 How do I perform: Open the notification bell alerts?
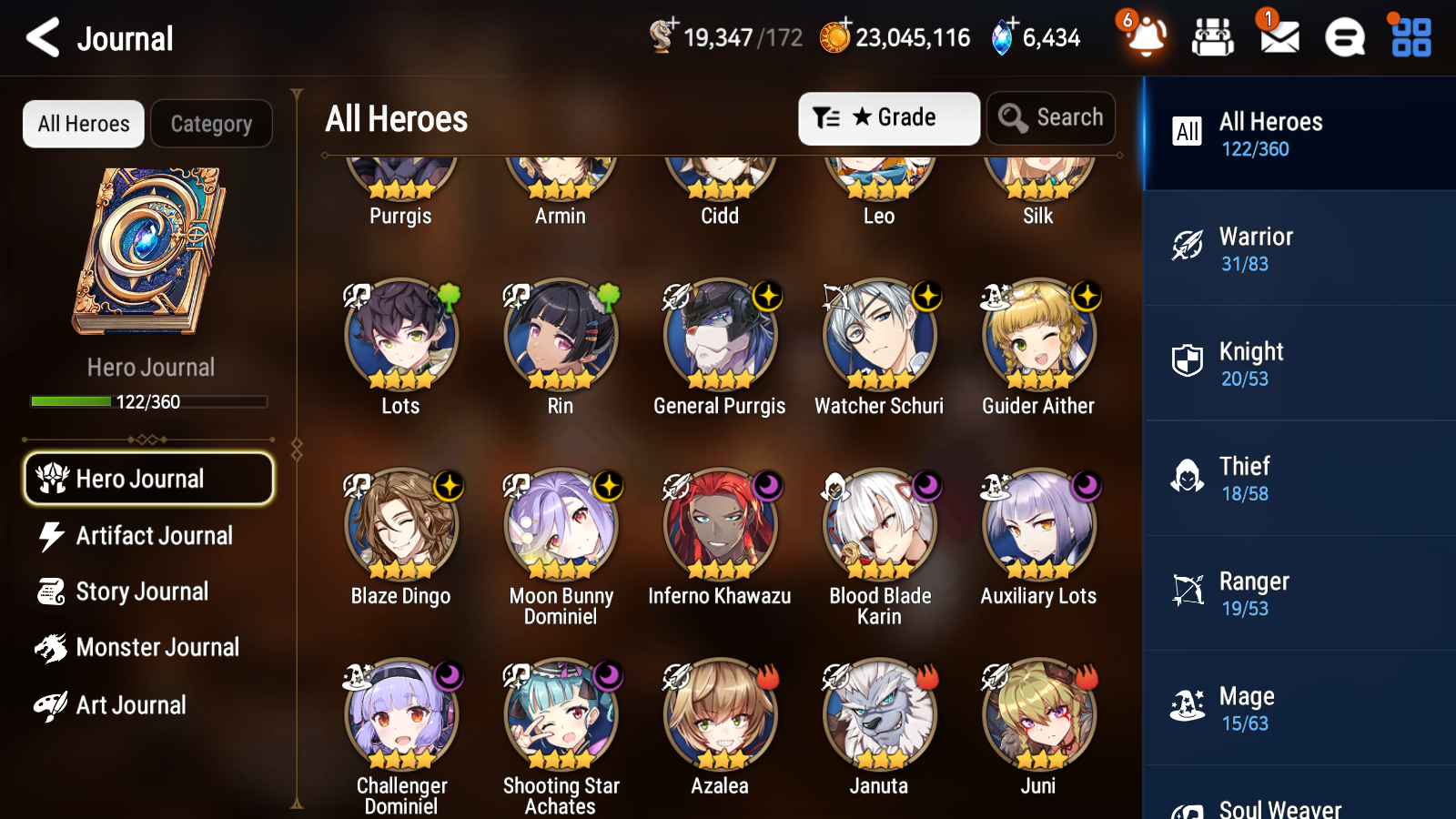pyautogui.click(x=1146, y=38)
